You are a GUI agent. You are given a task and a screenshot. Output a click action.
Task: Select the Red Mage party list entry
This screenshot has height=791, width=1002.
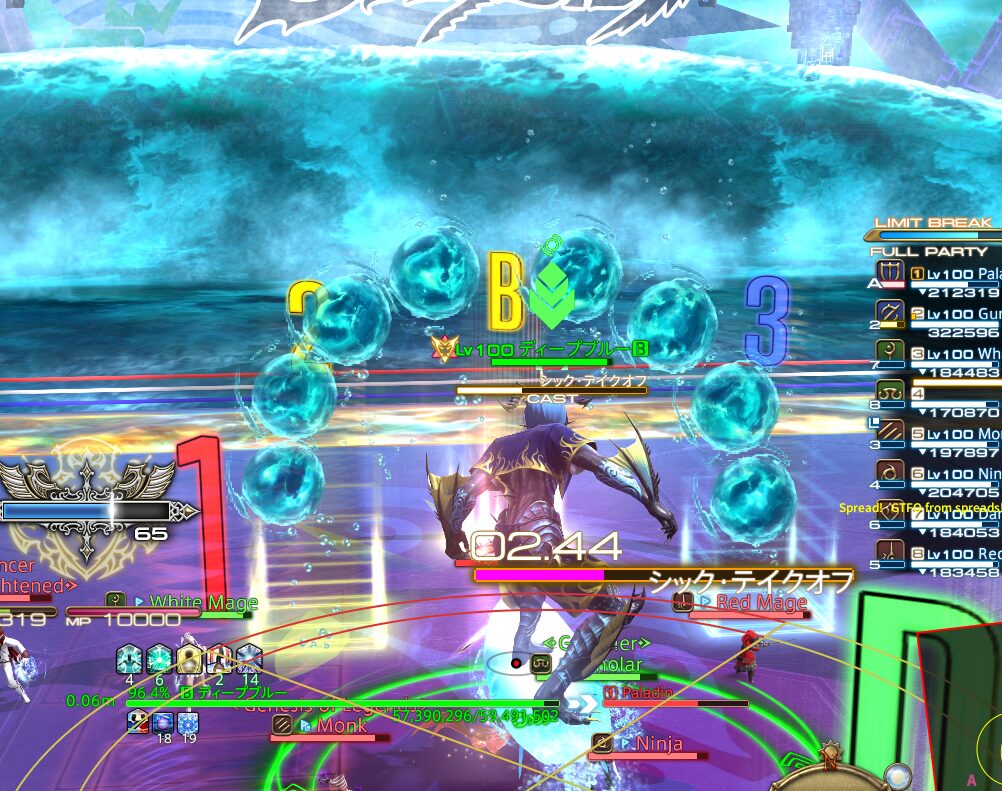[x=955, y=554]
